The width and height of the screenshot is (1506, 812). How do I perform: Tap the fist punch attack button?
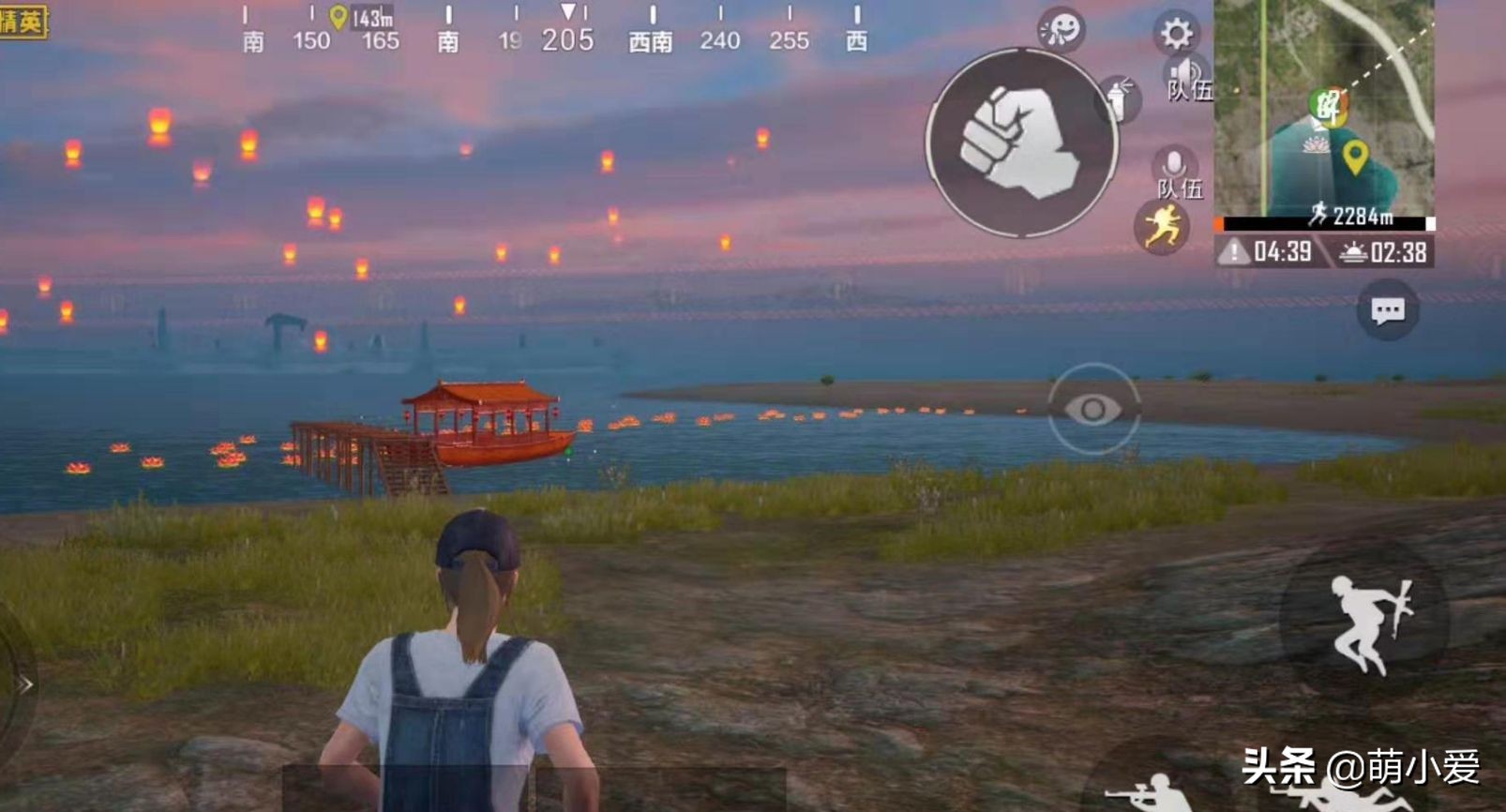(1021, 143)
